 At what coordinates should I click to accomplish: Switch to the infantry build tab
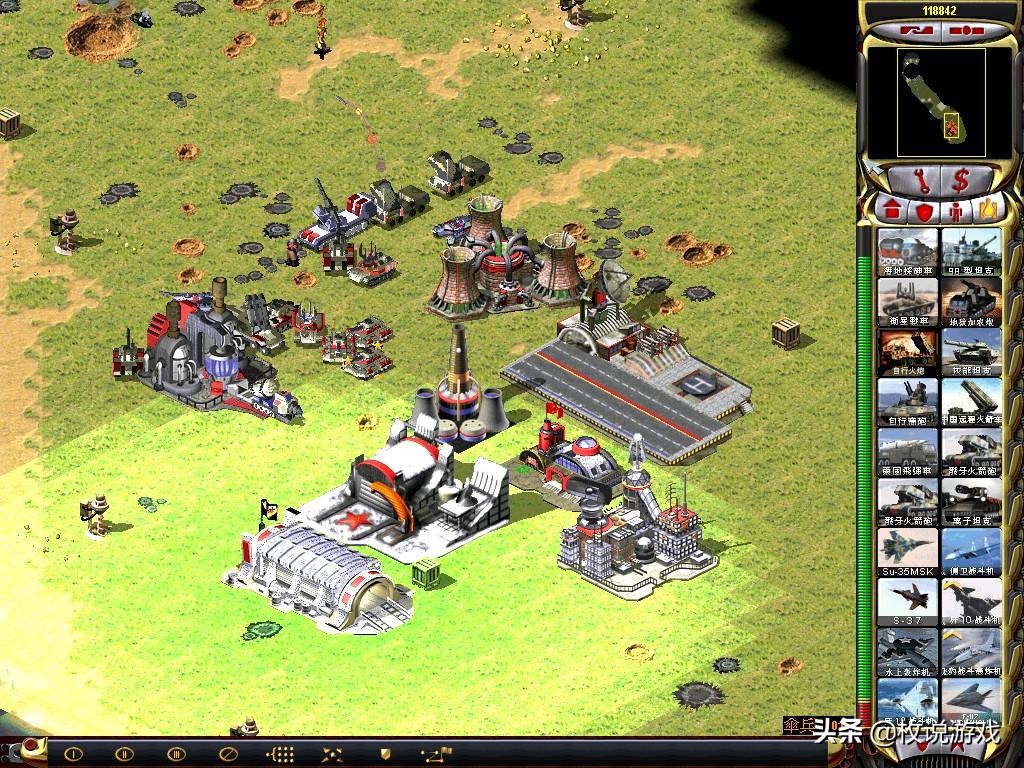tap(956, 210)
